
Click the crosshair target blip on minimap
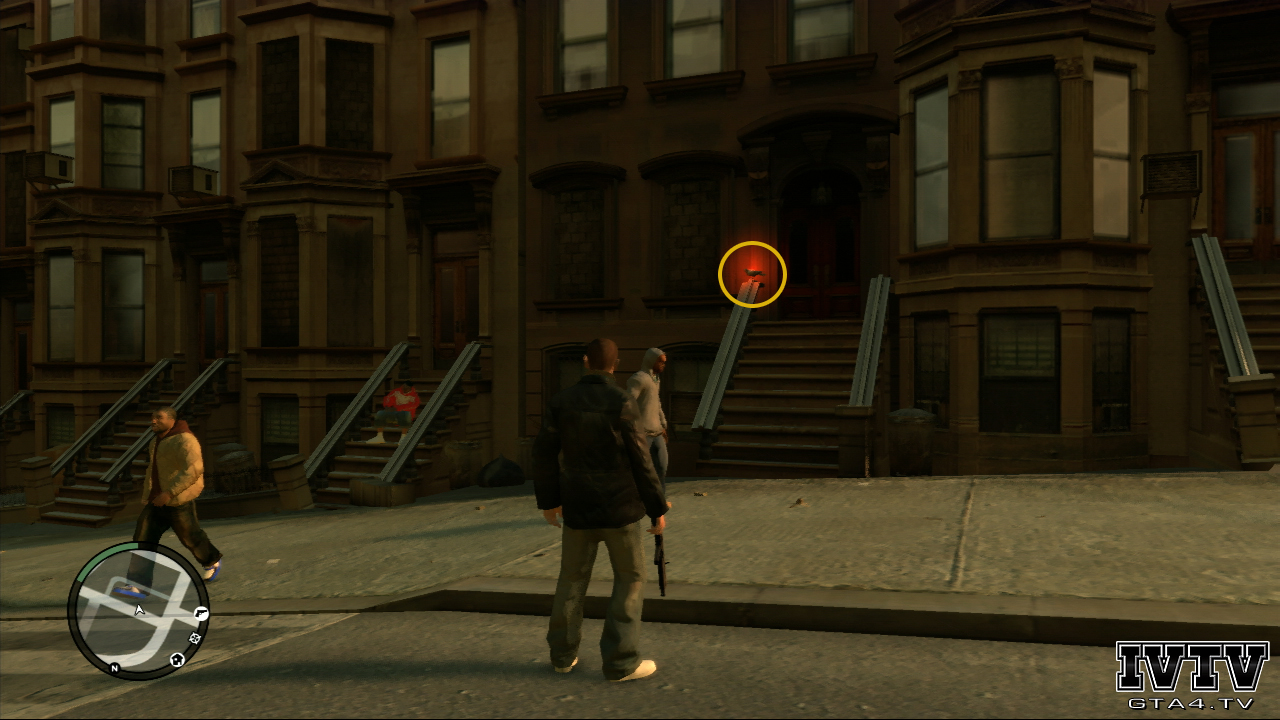[195, 637]
